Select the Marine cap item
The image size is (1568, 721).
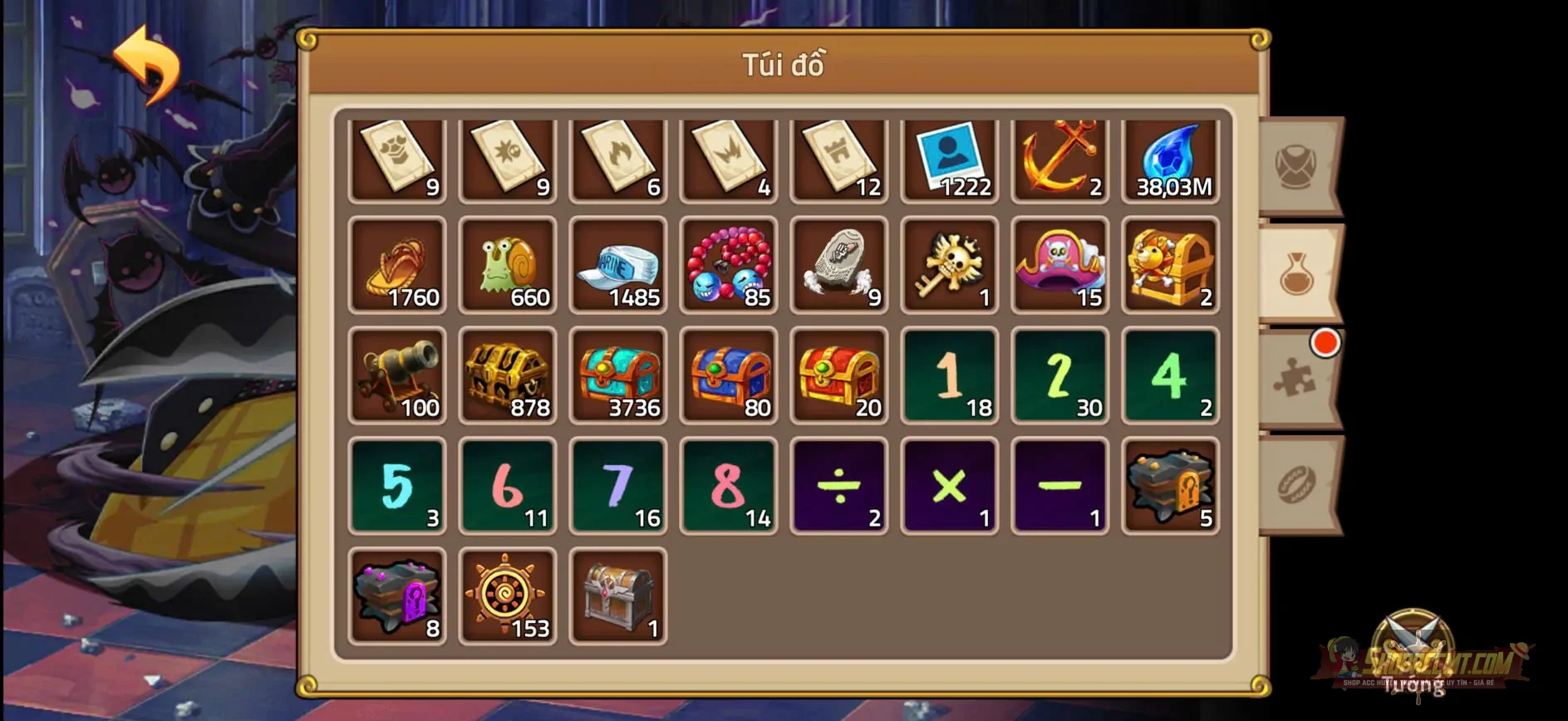[x=618, y=266]
